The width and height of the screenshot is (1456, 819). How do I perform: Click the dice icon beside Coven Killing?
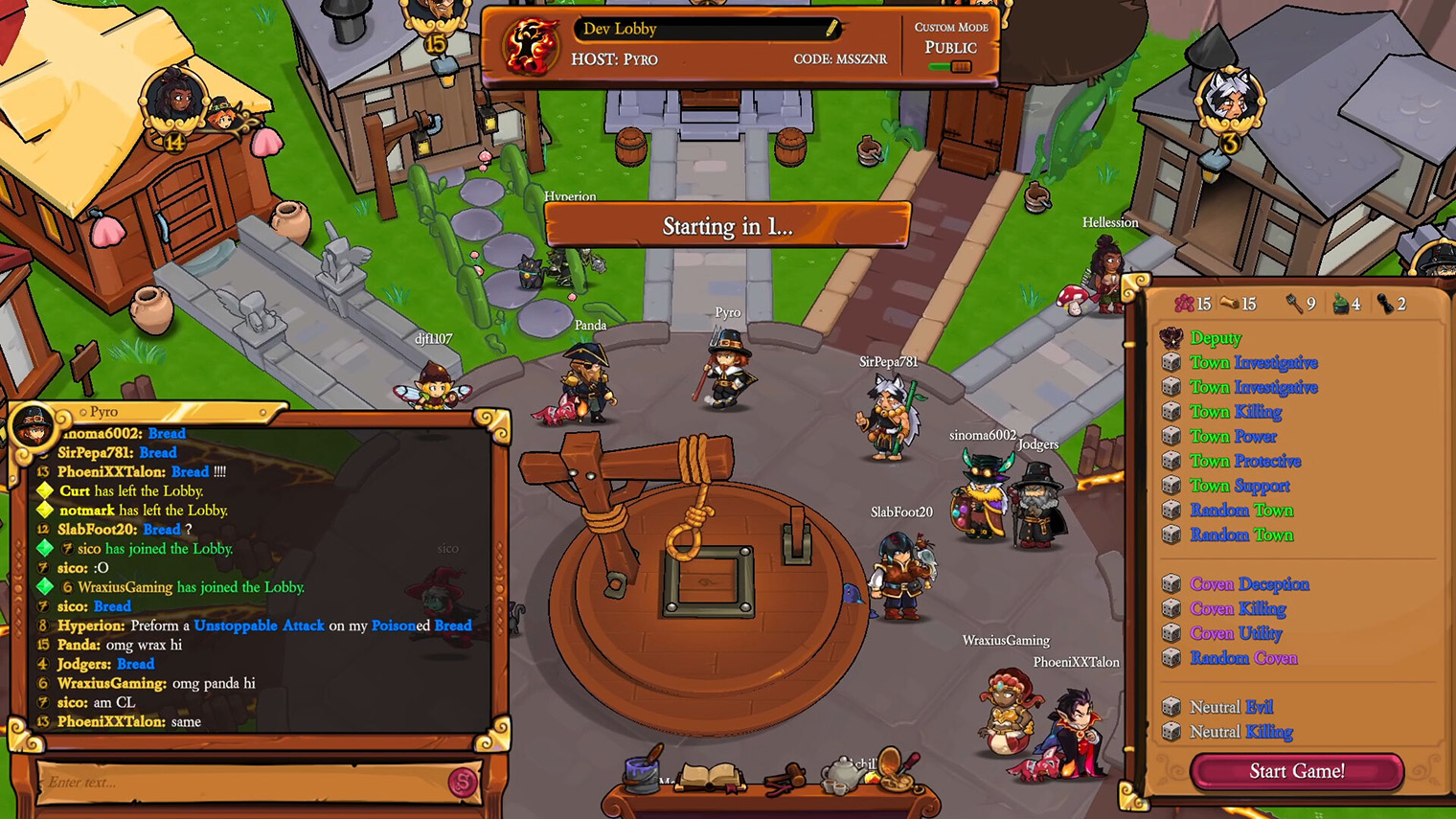pos(1172,608)
